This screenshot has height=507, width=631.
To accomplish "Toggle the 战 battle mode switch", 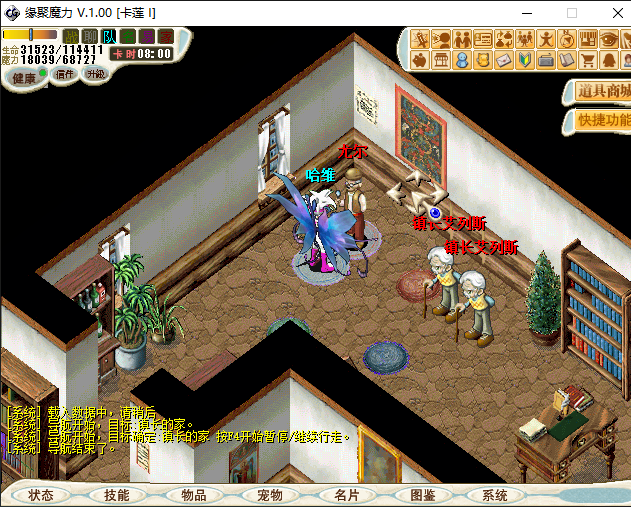I will pyautogui.click(x=71, y=37).
